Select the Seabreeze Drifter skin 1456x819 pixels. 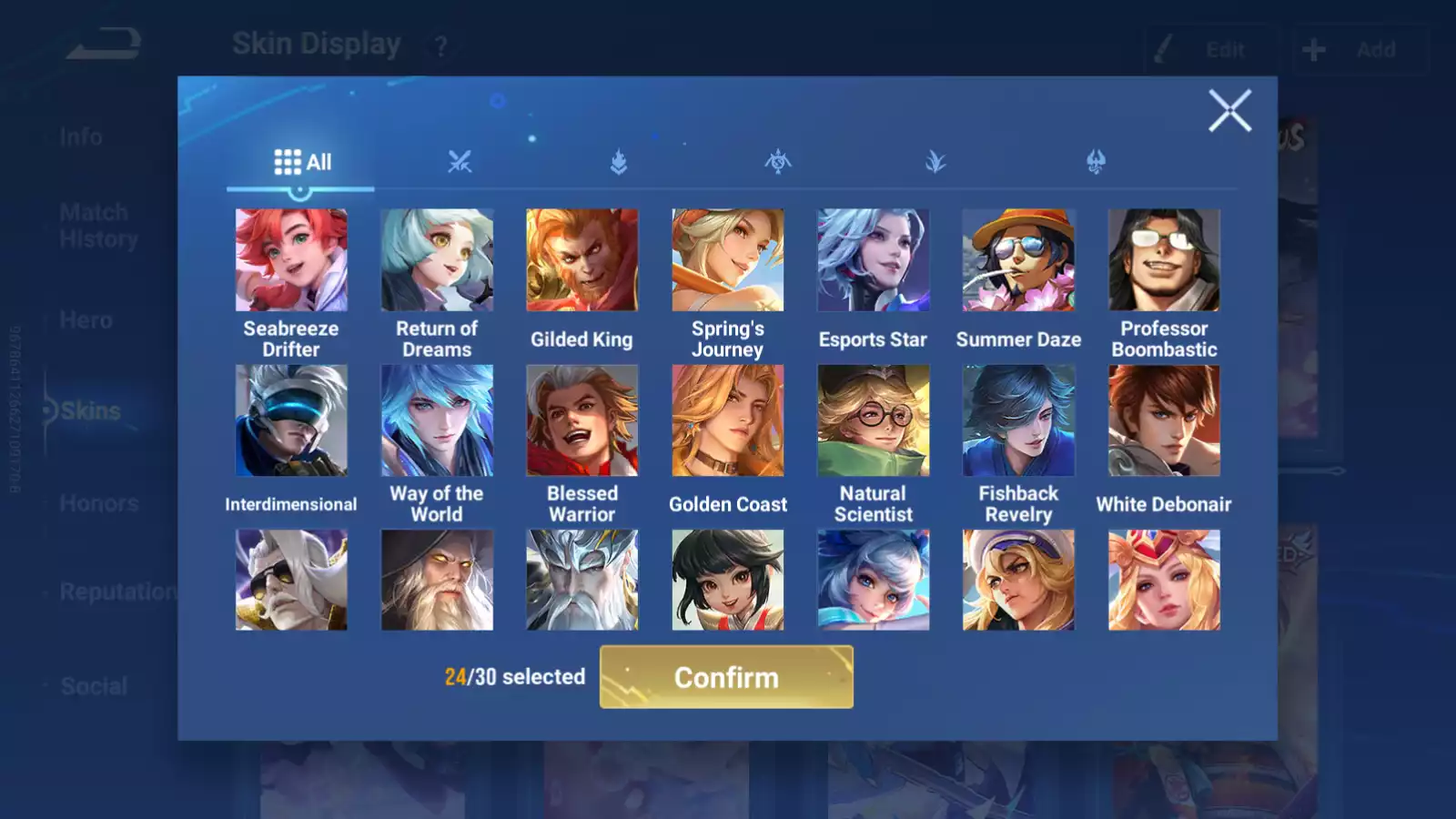tap(291, 260)
